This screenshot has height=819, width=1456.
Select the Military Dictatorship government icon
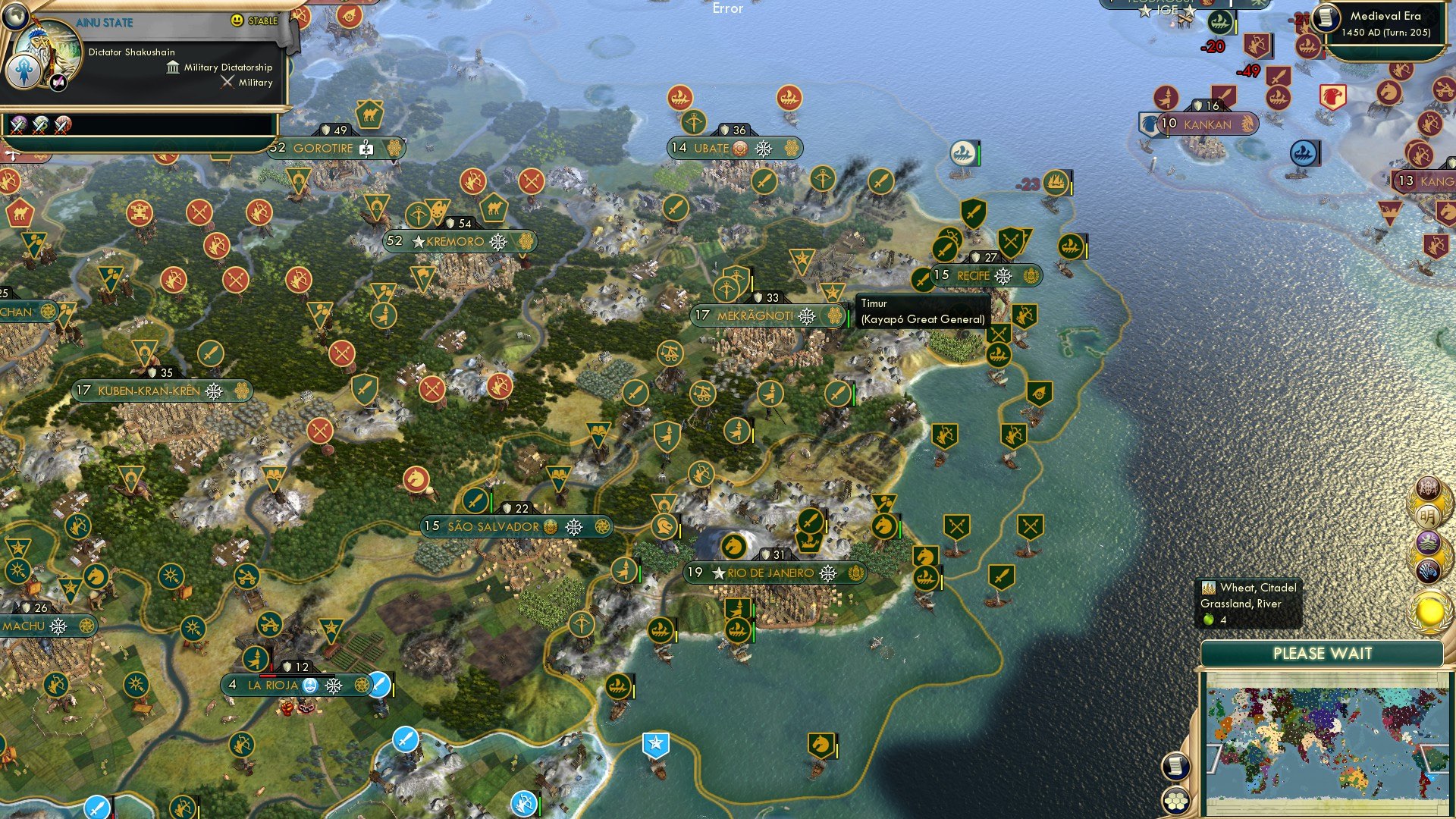(x=173, y=67)
